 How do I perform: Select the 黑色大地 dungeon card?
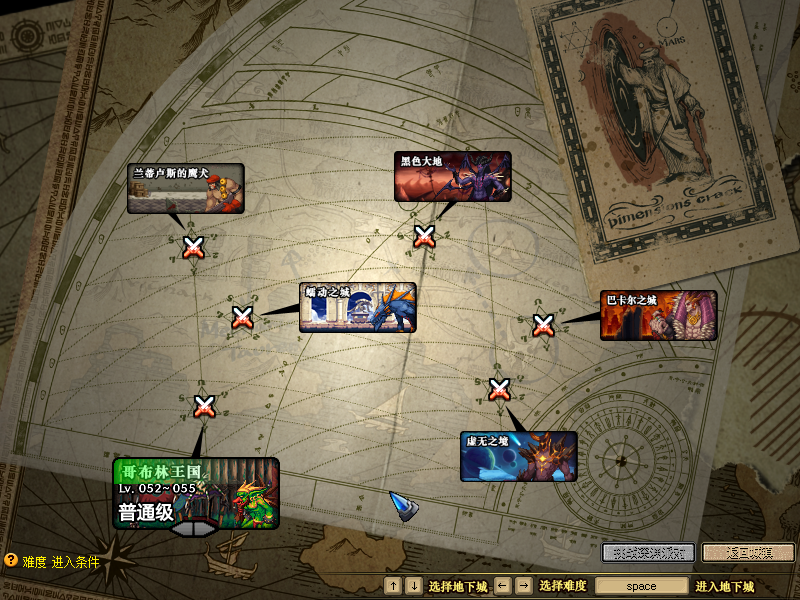[452, 177]
